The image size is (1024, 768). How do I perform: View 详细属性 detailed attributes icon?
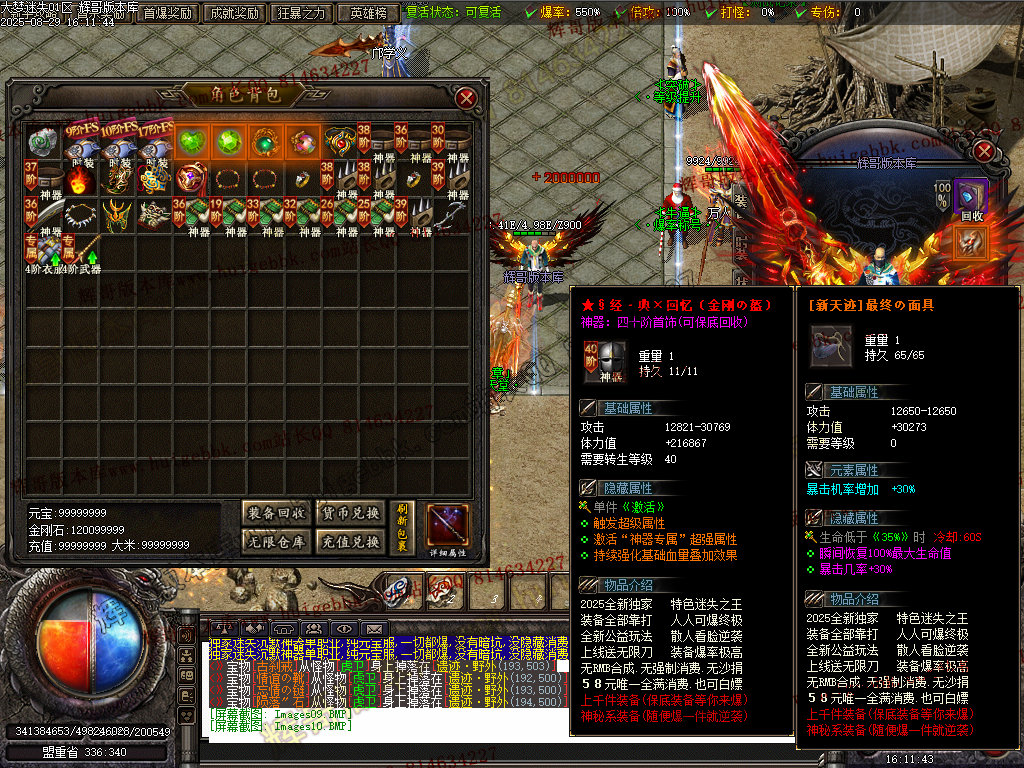[448, 527]
